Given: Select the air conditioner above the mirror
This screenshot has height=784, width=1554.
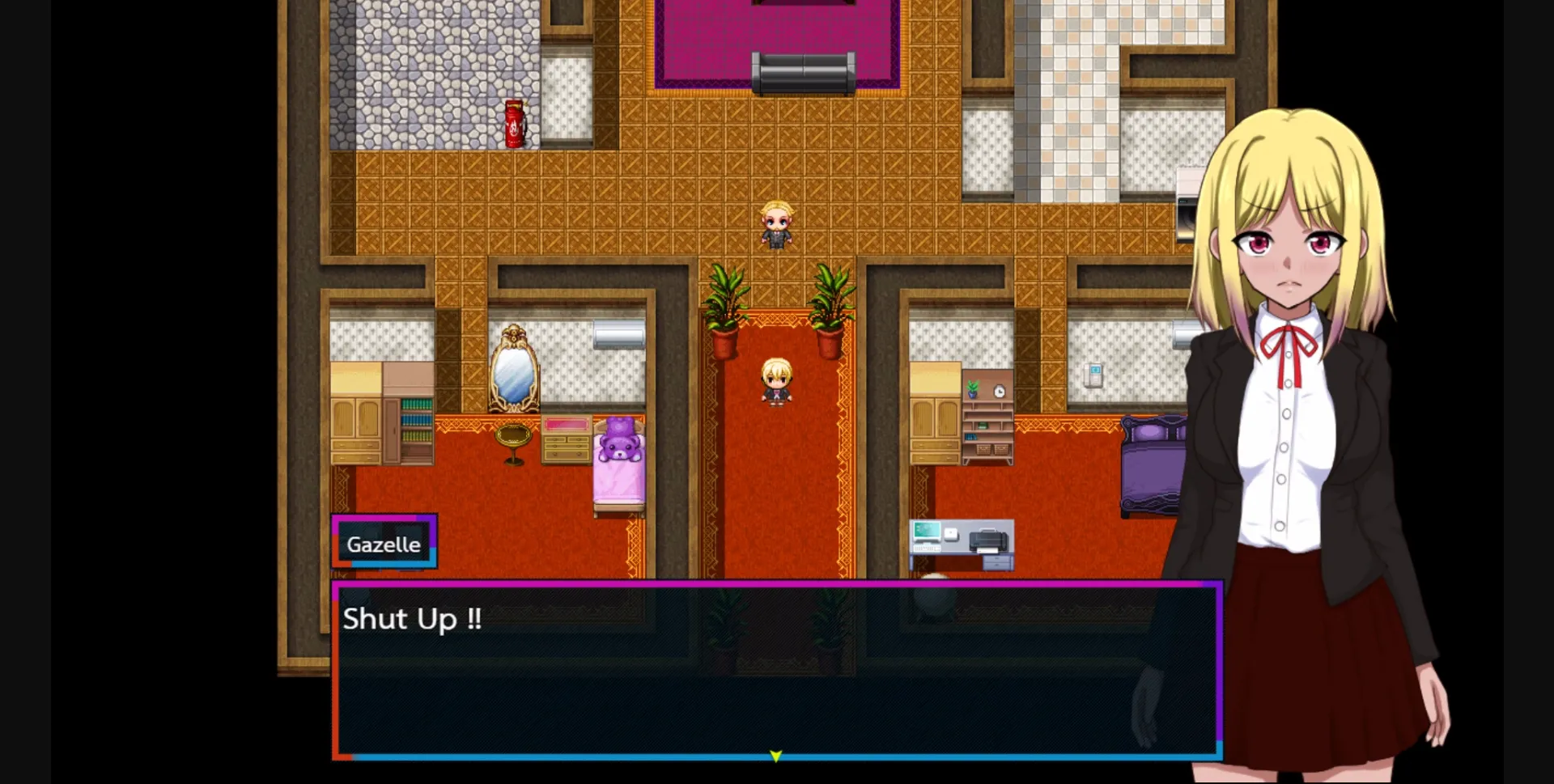Looking at the screenshot, I should [619, 335].
